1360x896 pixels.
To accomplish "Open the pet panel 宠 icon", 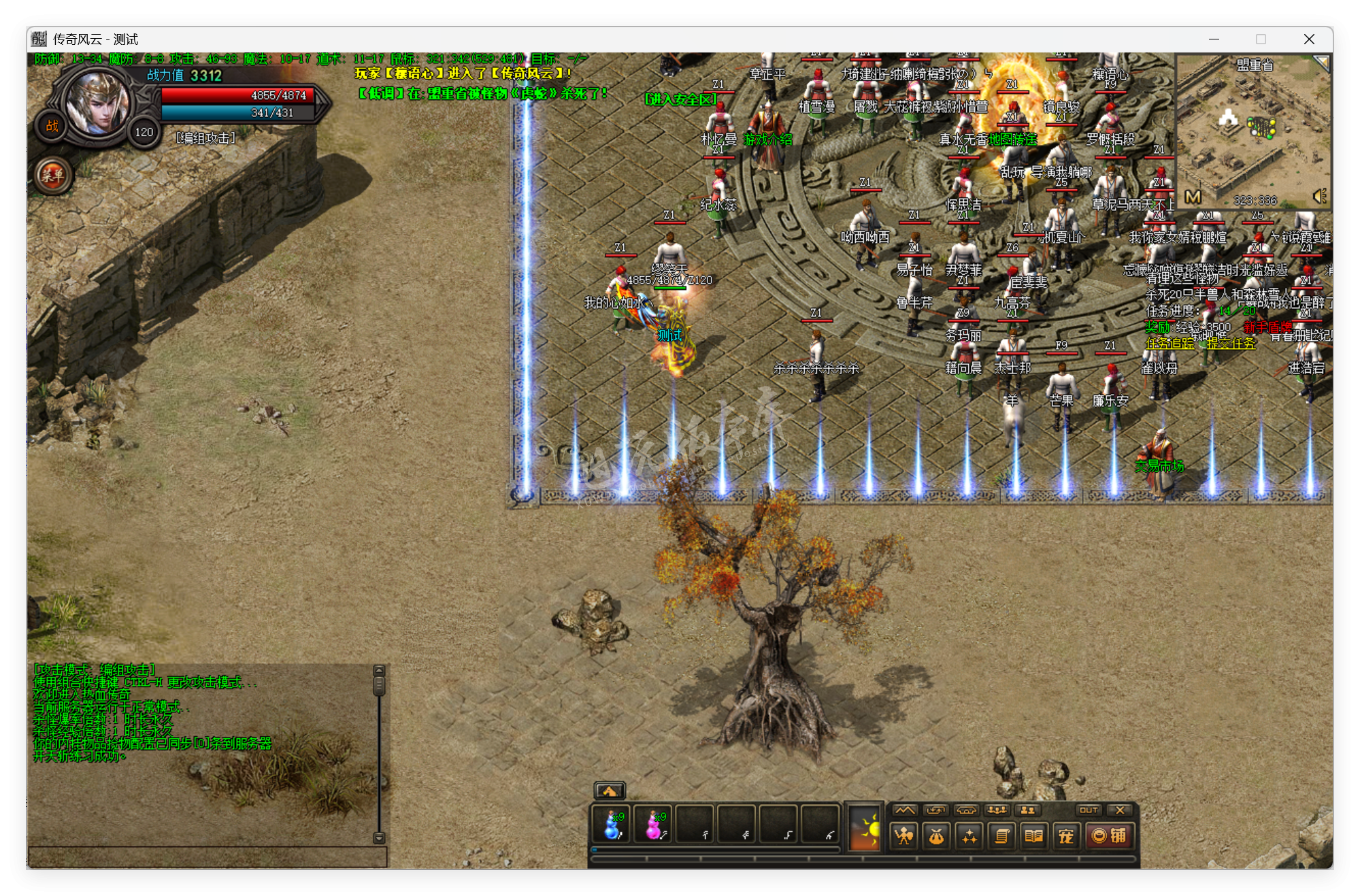I will tap(1067, 835).
